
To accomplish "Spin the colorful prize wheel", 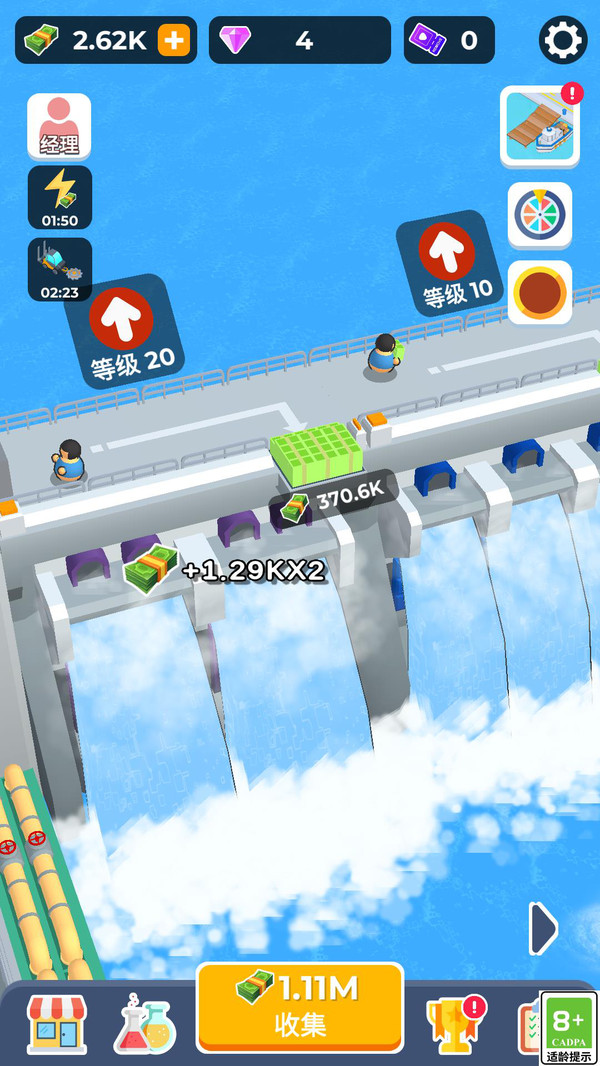I will click(540, 214).
